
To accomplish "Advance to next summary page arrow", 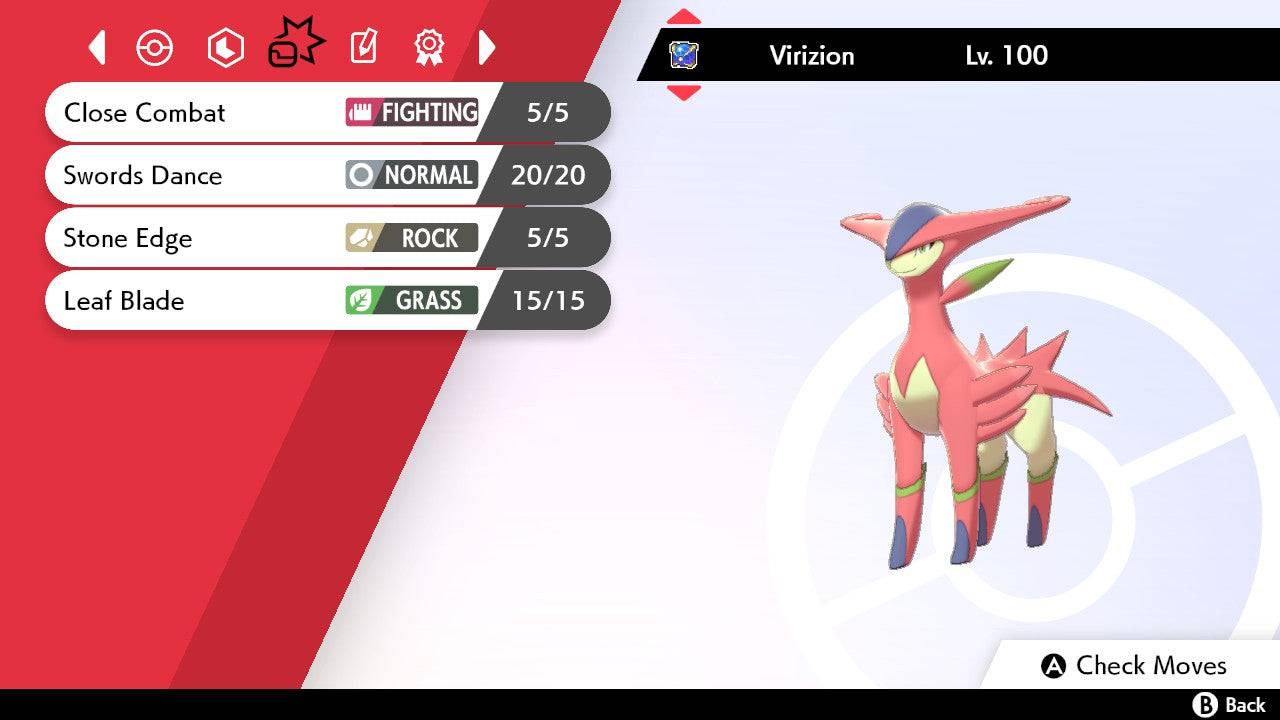I will tap(486, 47).
